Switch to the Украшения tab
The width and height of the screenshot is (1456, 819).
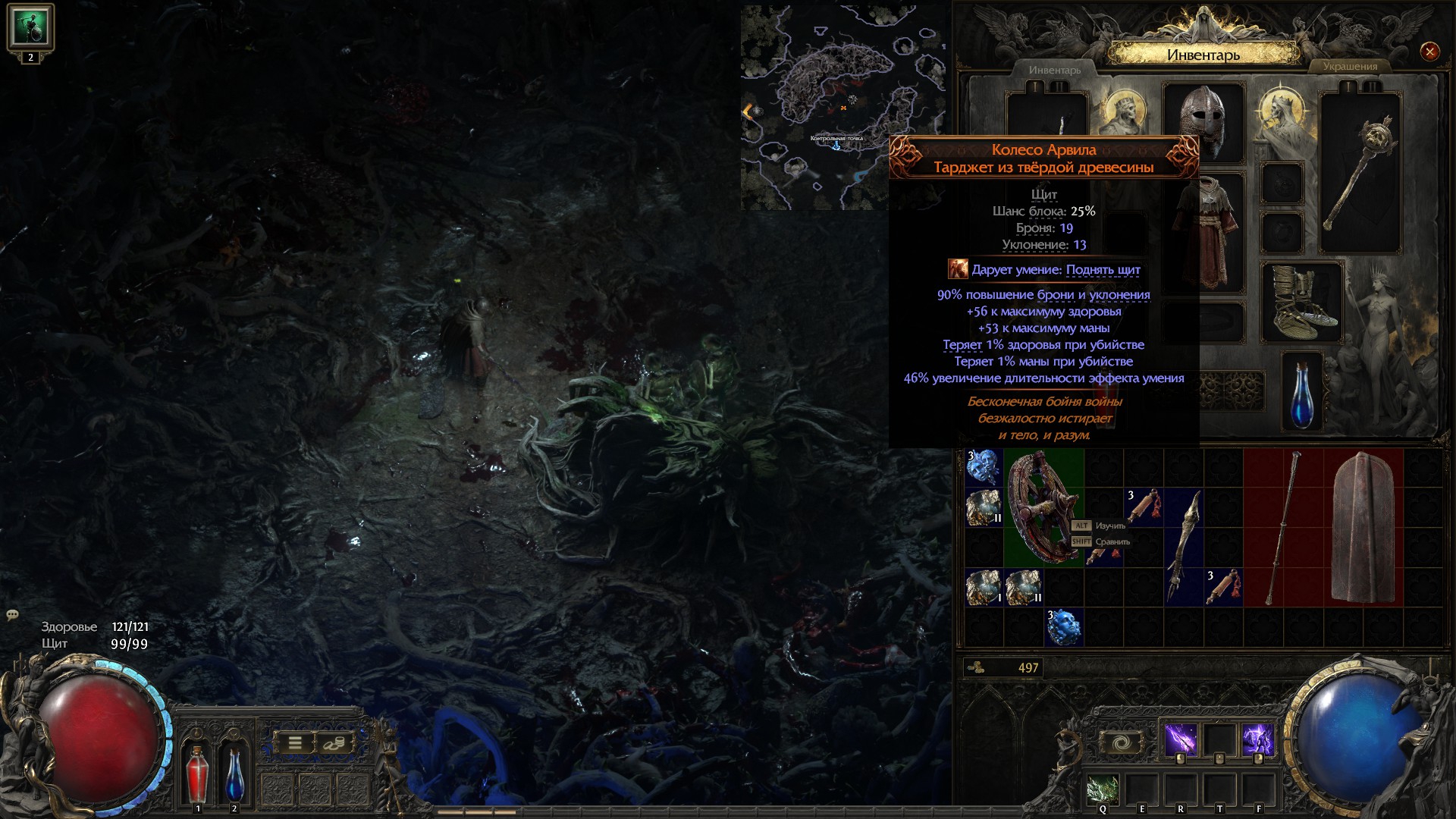tap(1350, 67)
